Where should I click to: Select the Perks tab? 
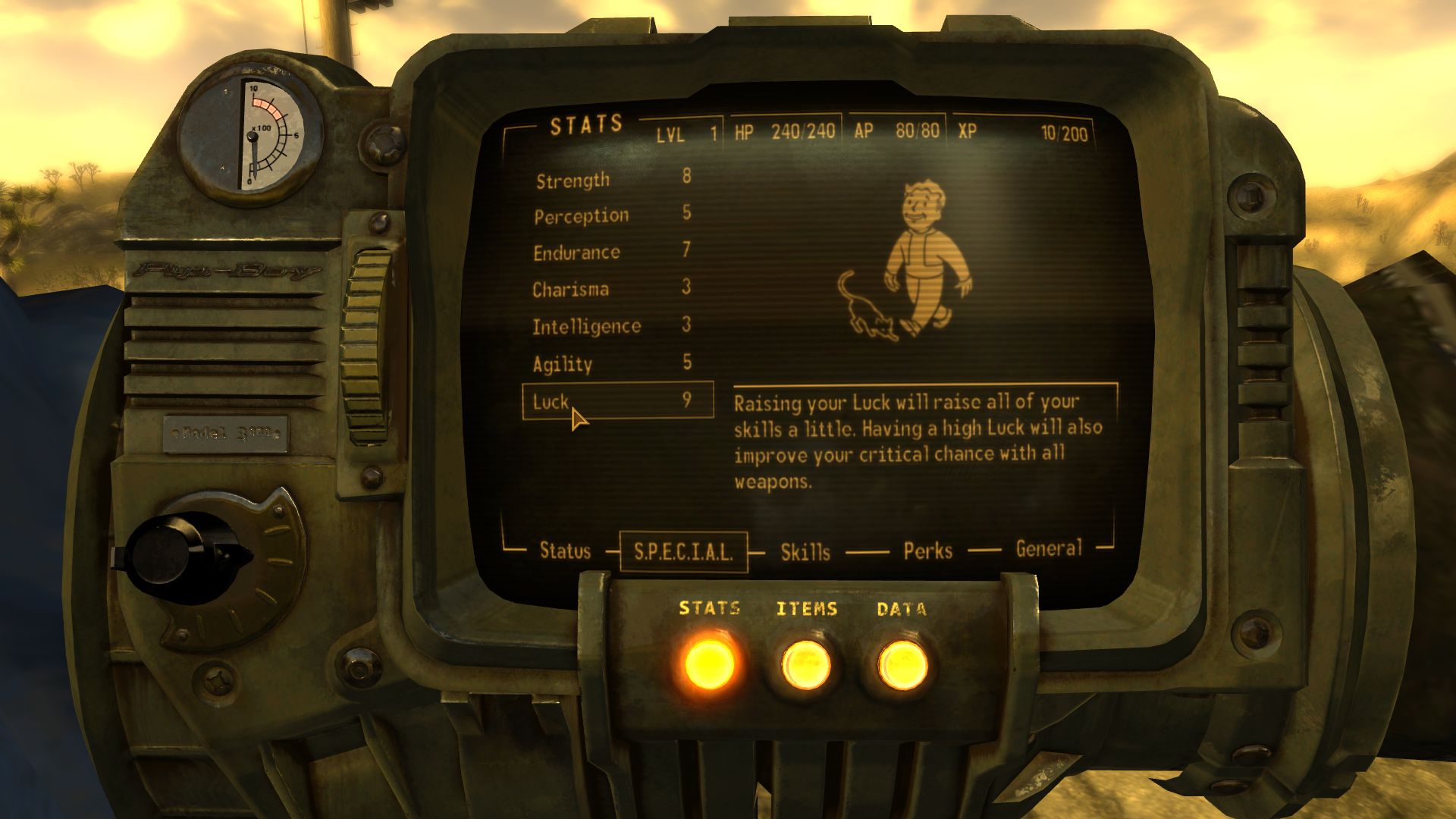click(926, 551)
